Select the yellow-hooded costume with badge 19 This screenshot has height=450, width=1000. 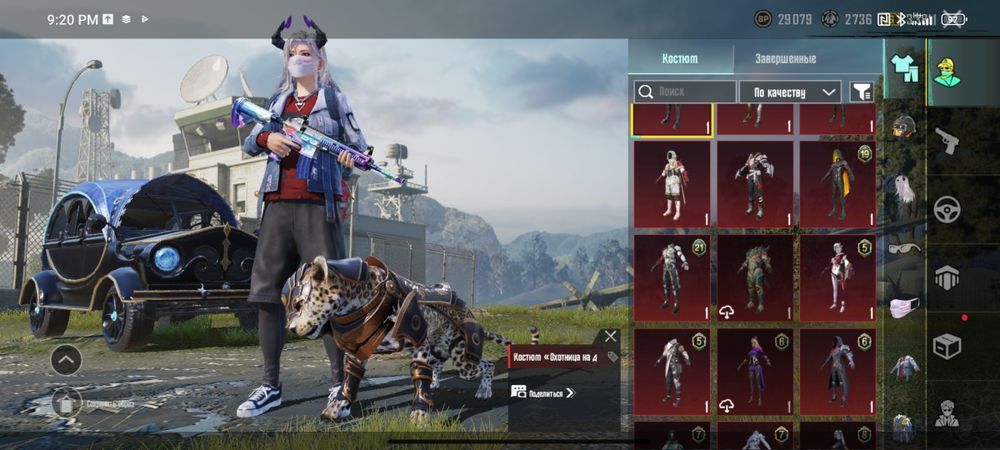pyautogui.click(x=837, y=182)
